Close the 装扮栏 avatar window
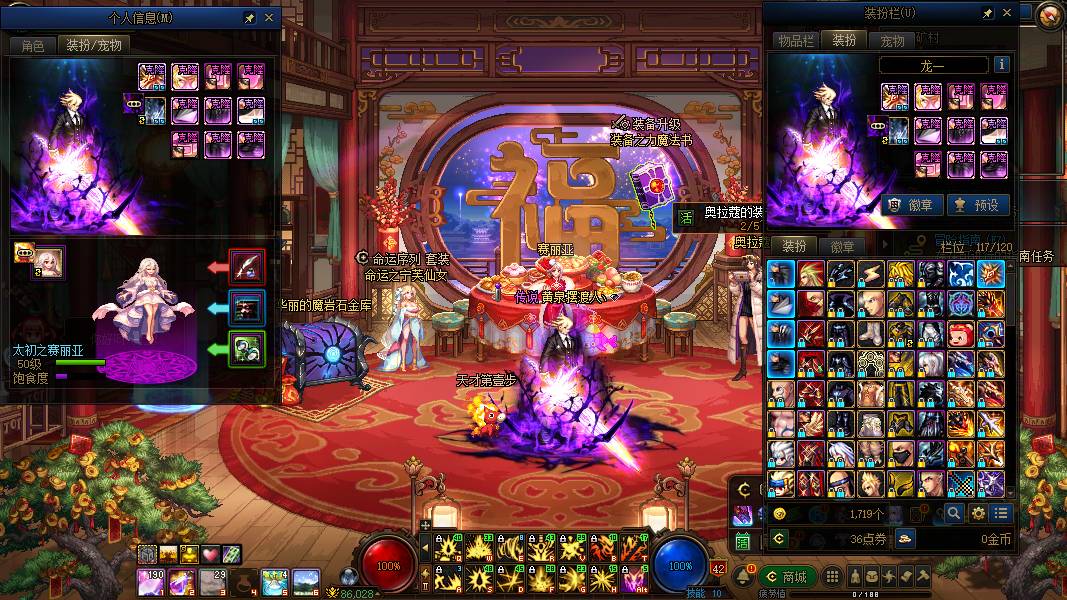Viewport: 1067px width, 600px height. (1007, 13)
